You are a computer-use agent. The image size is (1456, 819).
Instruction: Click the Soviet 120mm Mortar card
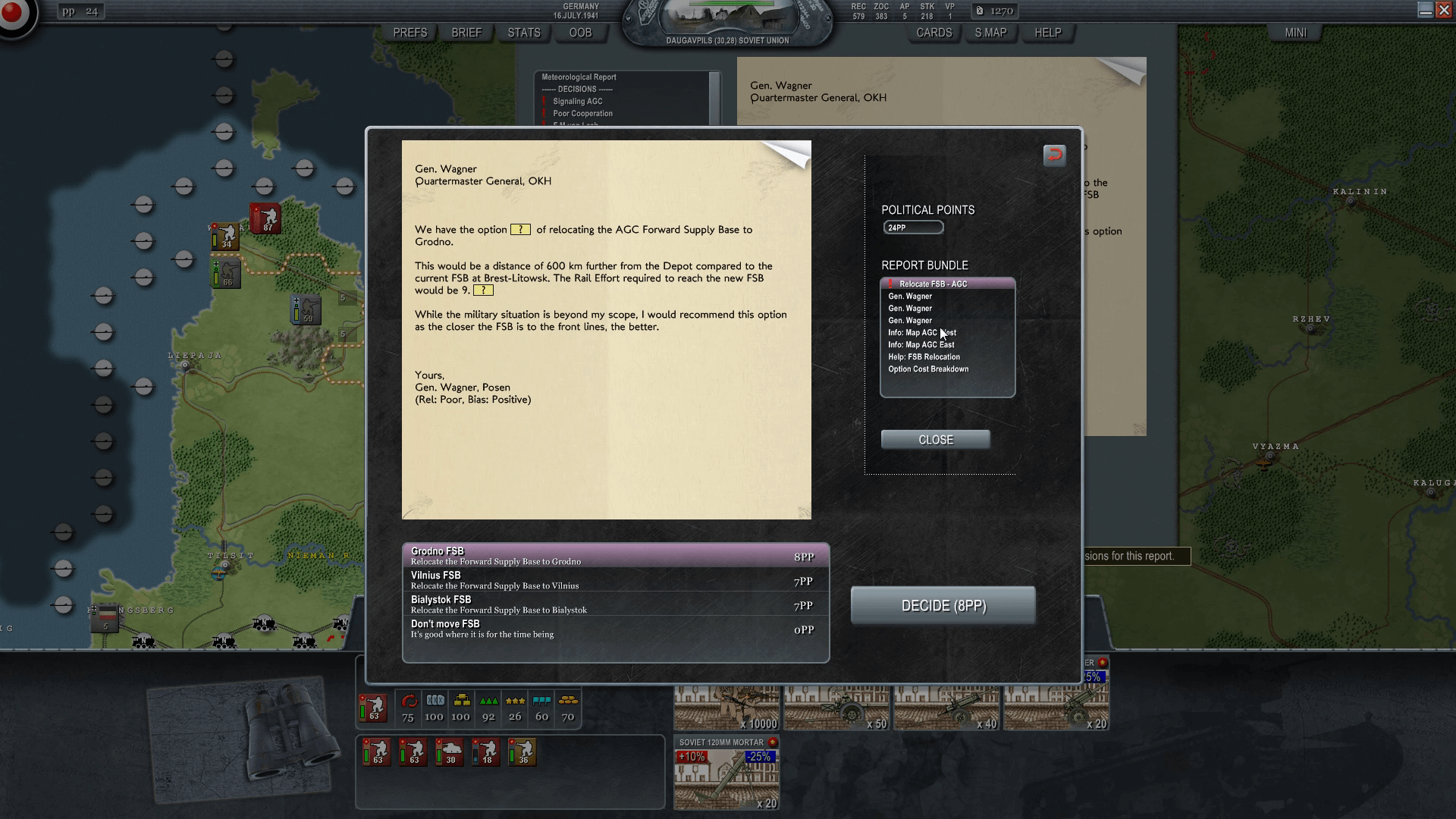coord(726,773)
